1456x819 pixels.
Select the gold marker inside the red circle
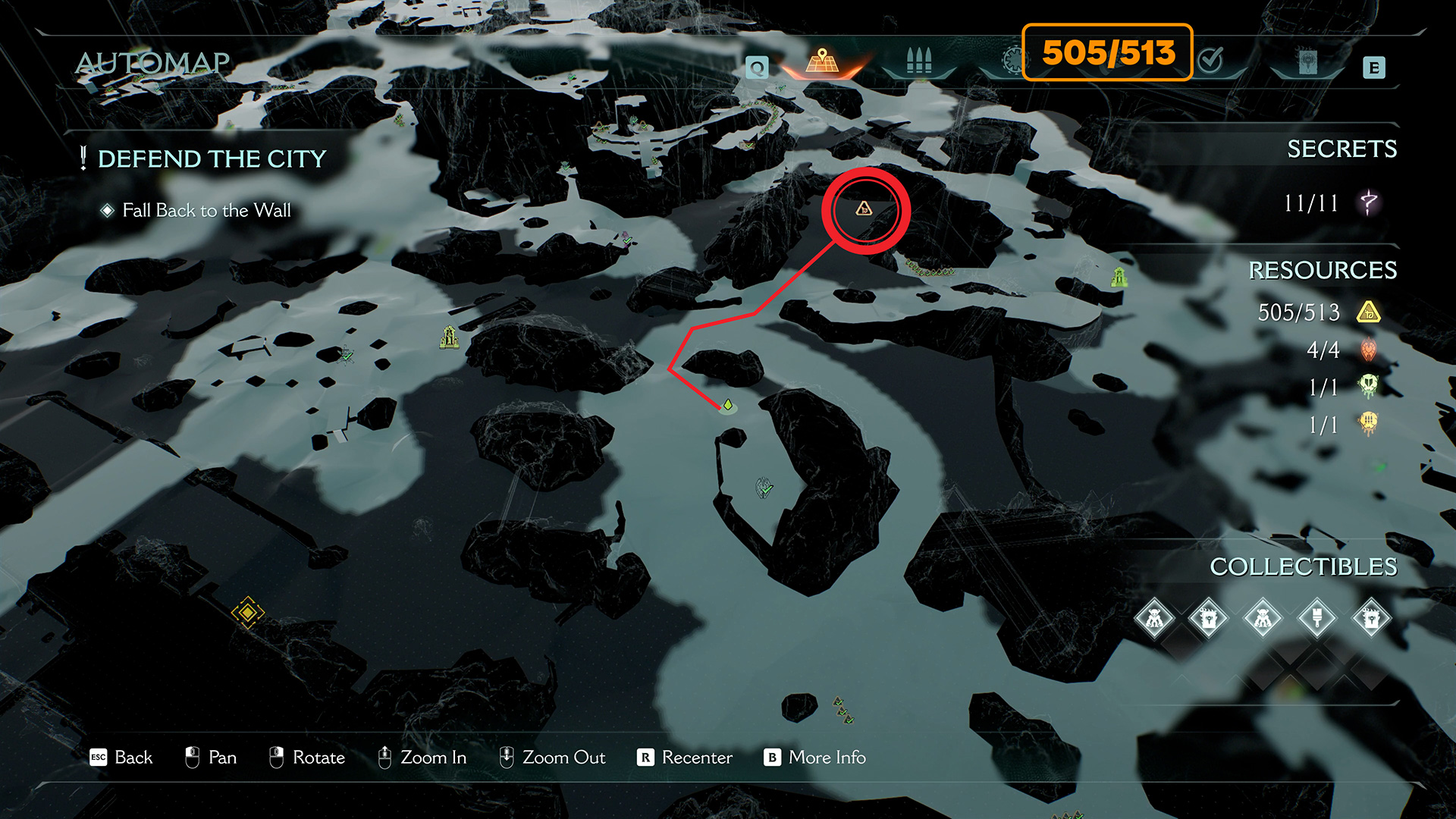point(864,209)
